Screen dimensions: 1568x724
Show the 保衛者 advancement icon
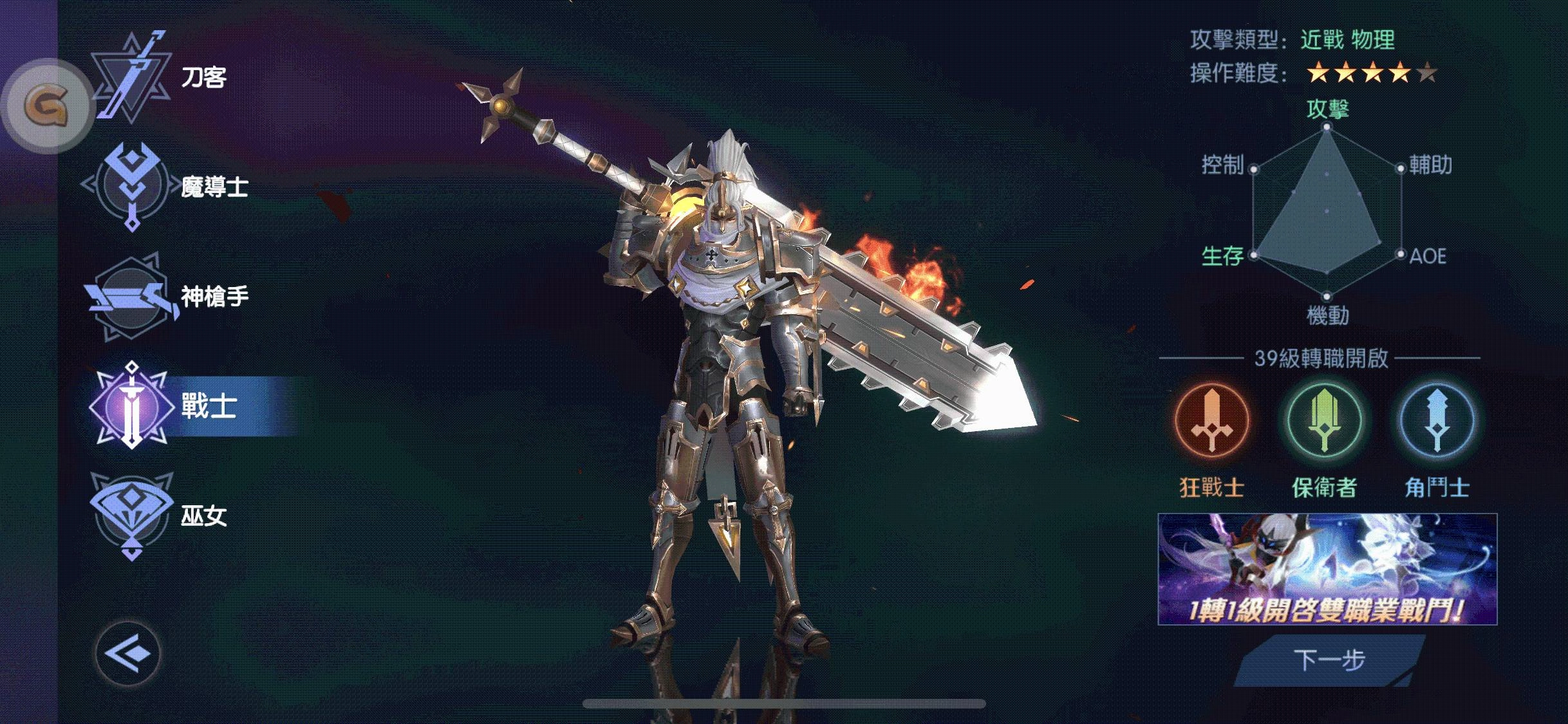tap(1324, 420)
